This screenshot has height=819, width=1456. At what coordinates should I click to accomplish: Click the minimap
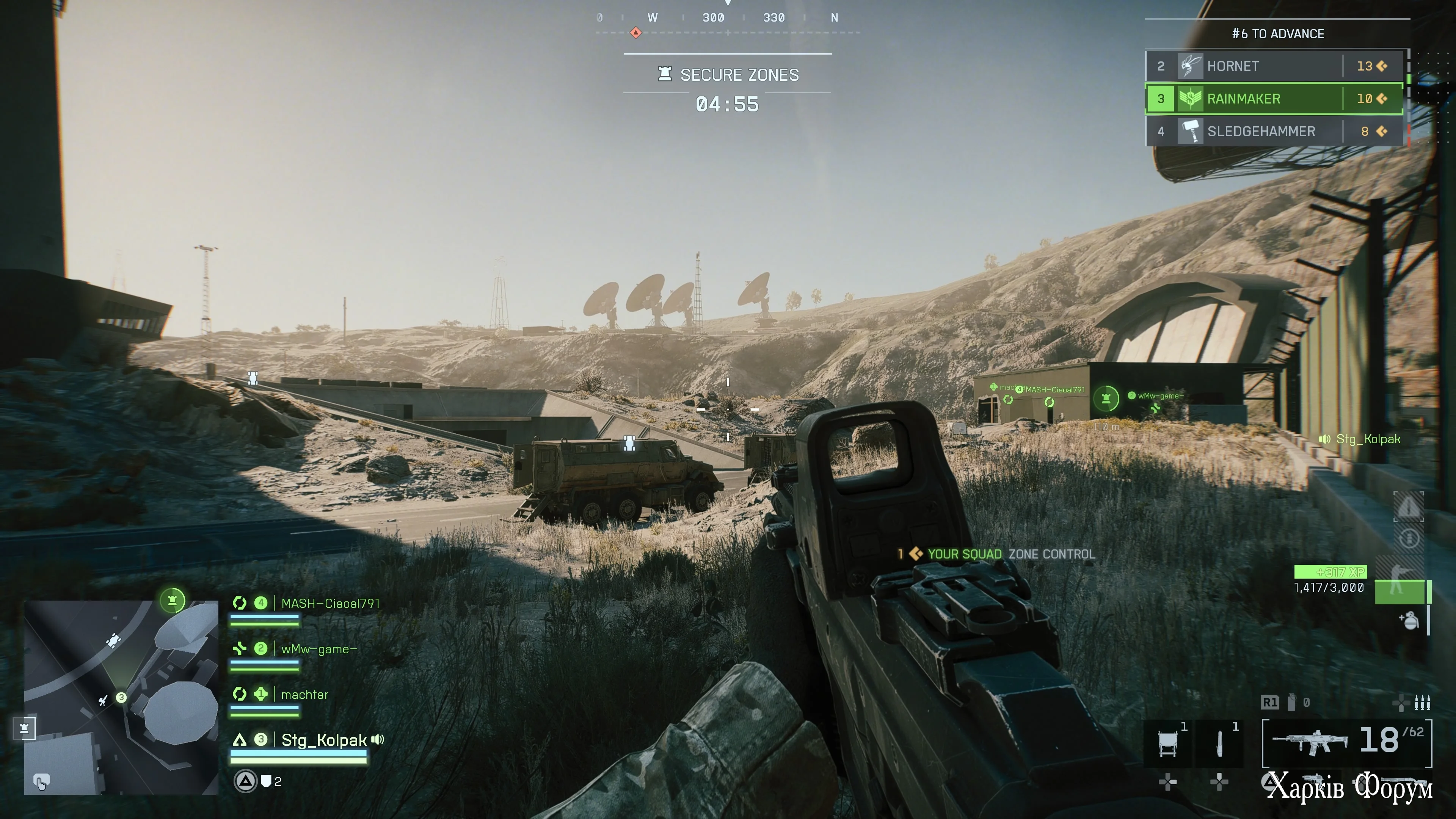click(x=121, y=698)
